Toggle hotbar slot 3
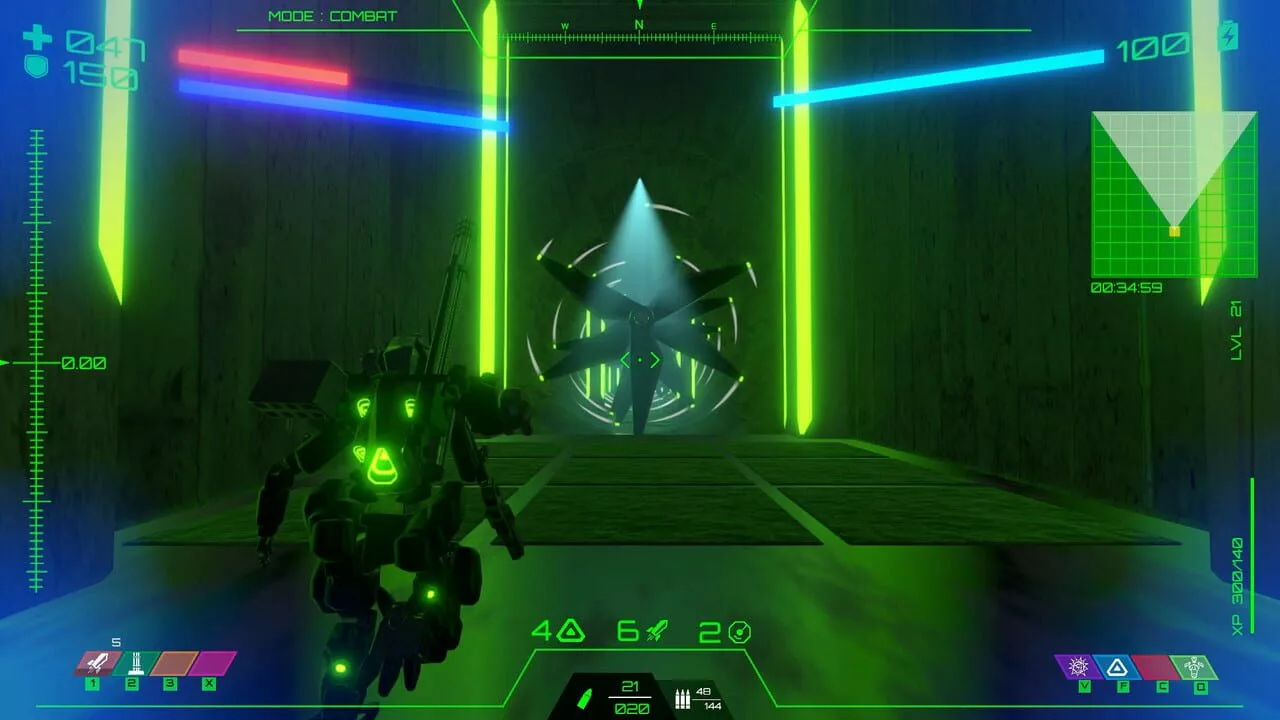 point(168,662)
